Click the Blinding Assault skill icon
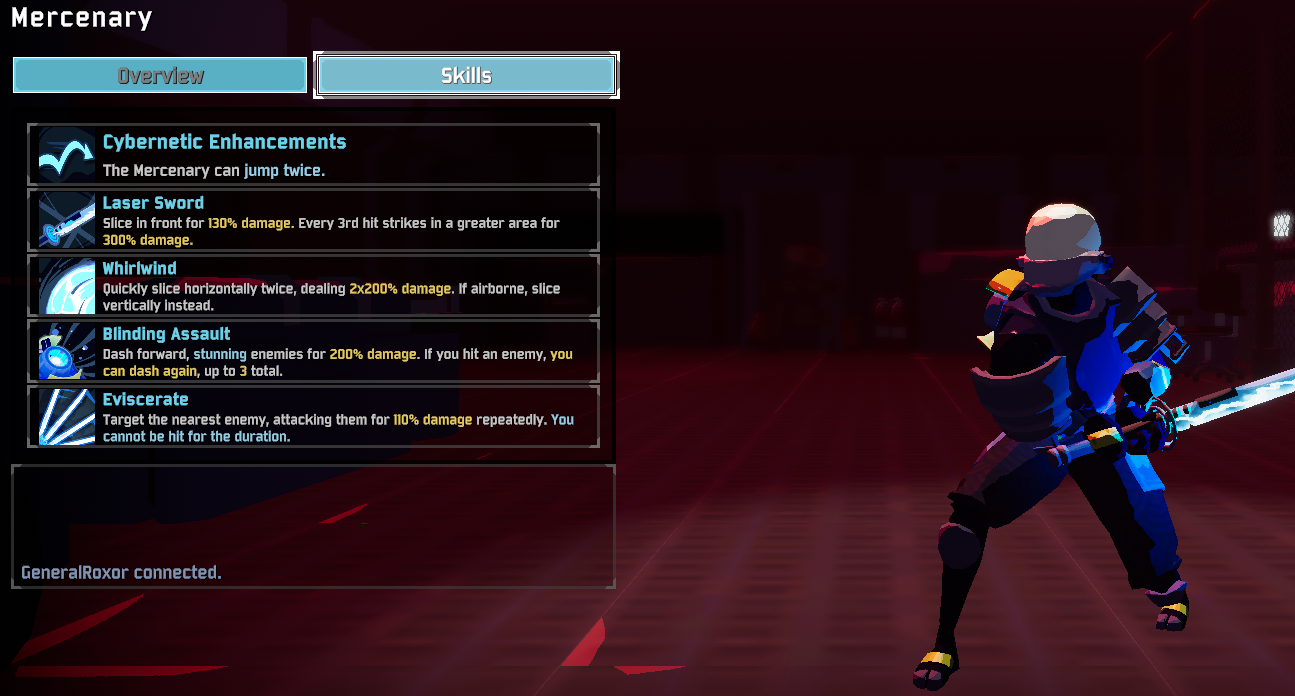1295x696 pixels. (67, 352)
